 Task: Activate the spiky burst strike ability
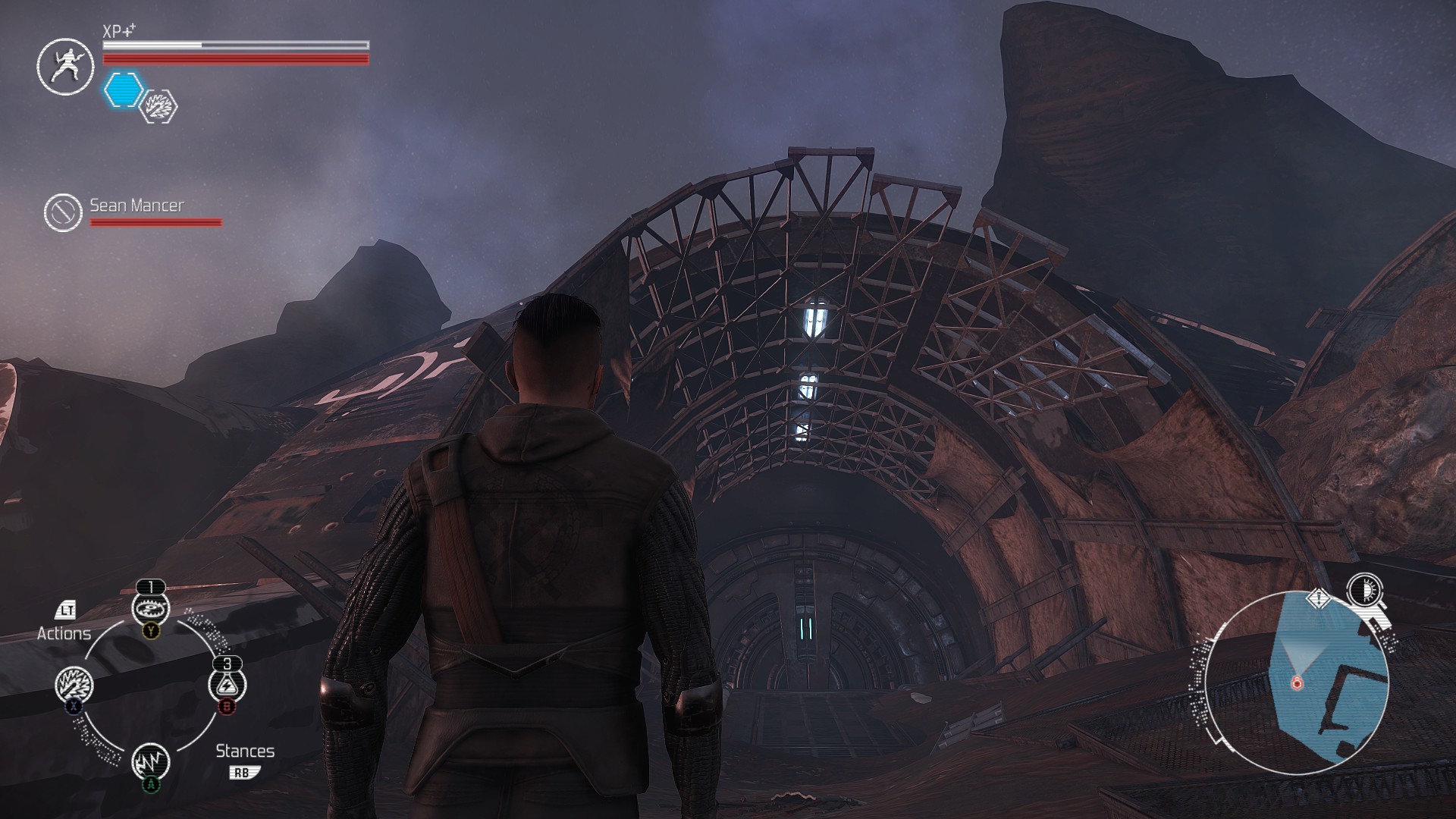(x=74, y=685)
